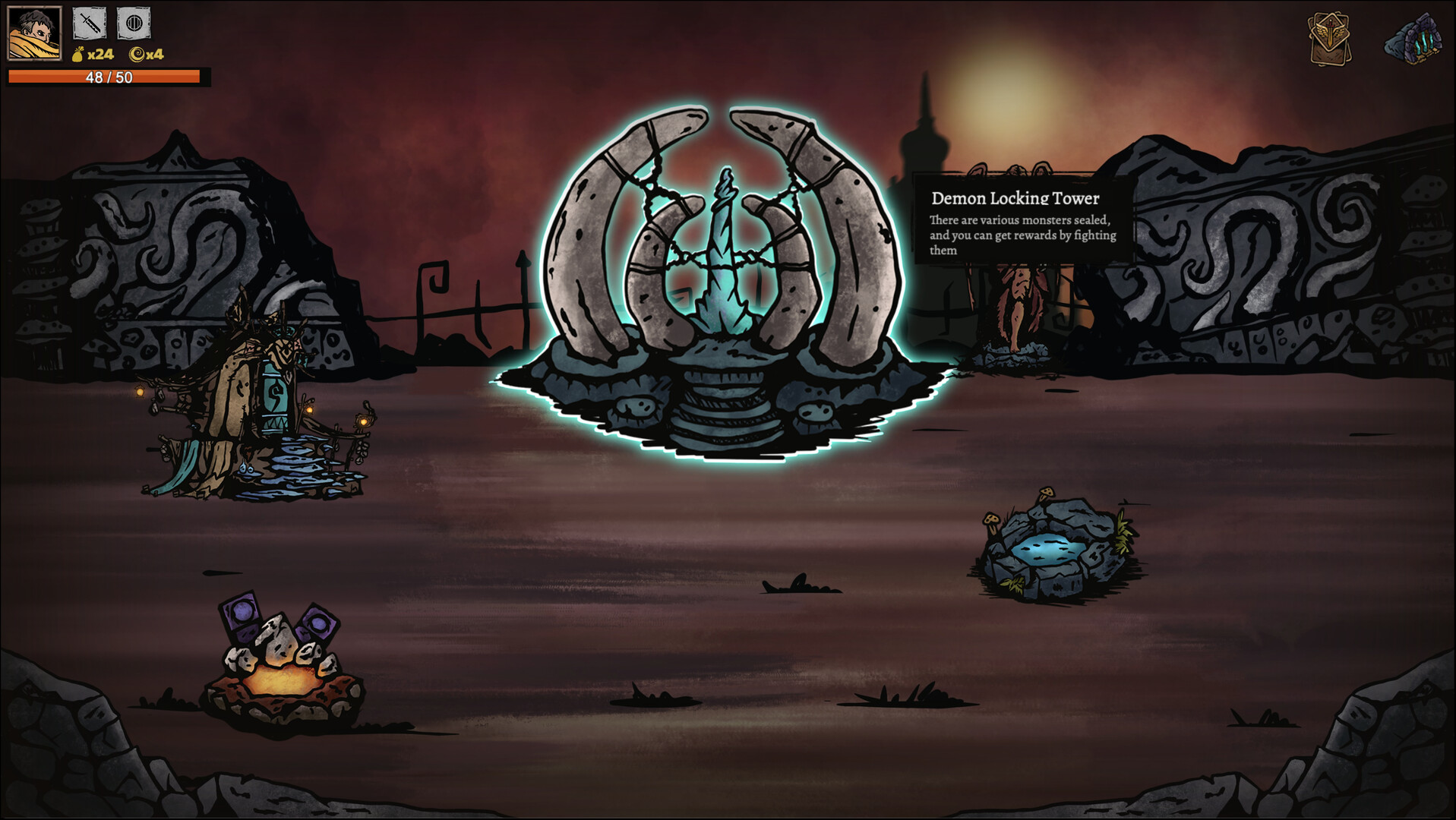Visit the campfire with purple dice
The image size is (1456, 820).
click(283, 662)
